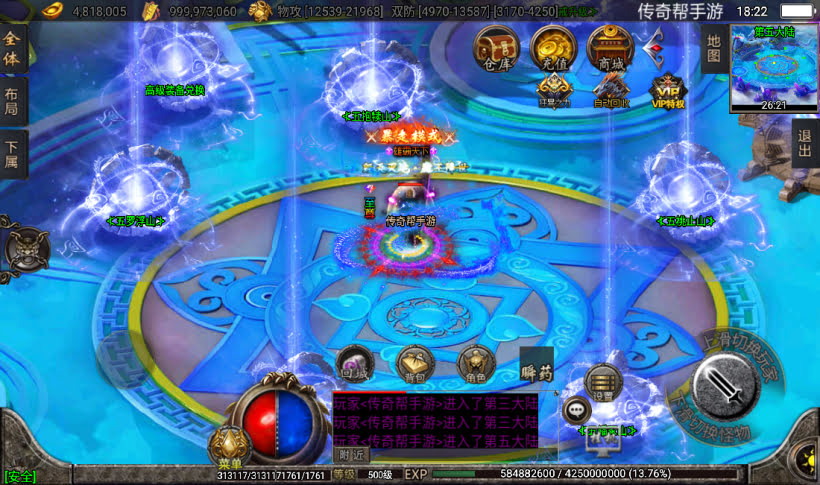Tap the VIP特权 badge

tap(667, 92)
